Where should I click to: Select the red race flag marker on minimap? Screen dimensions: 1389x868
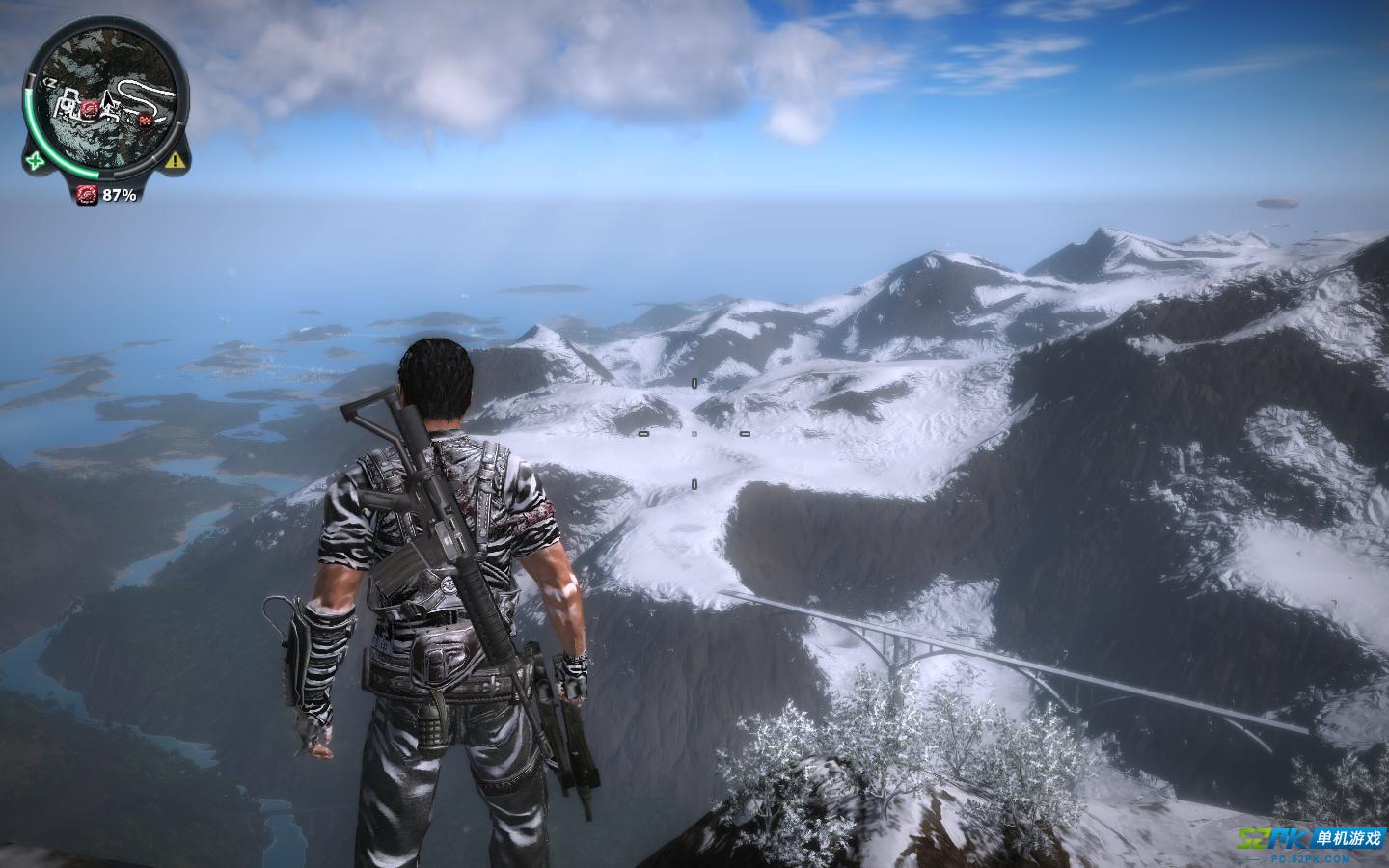point(146,120)
